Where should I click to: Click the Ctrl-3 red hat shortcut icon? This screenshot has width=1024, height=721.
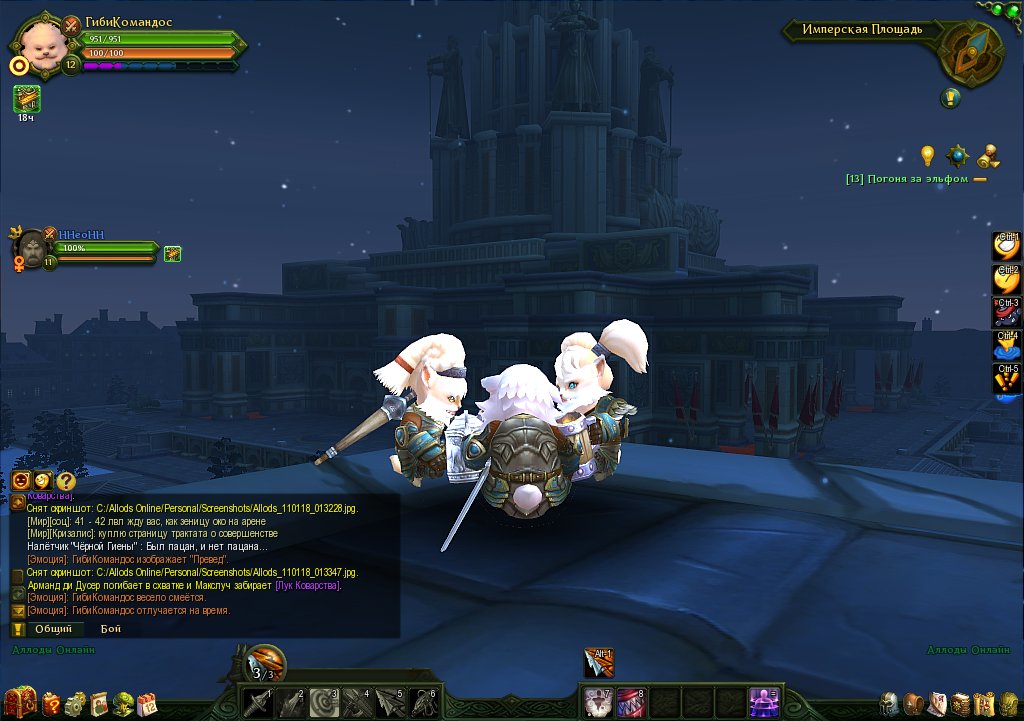1006,312
